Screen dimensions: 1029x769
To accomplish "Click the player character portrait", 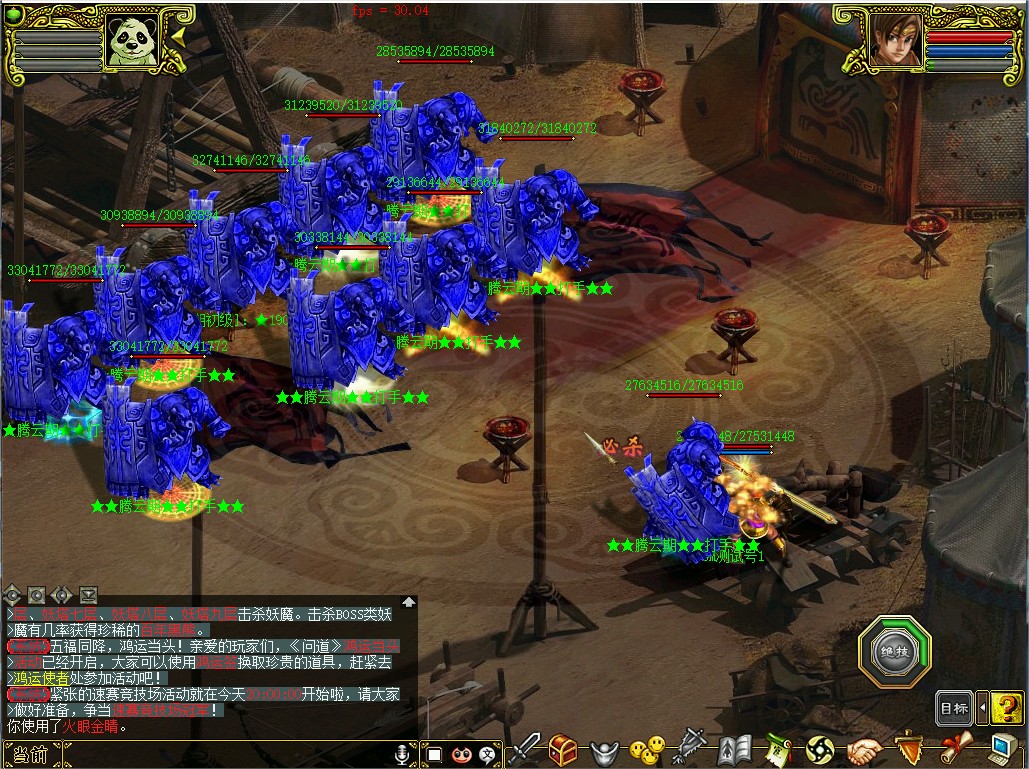I will (895, 40).
